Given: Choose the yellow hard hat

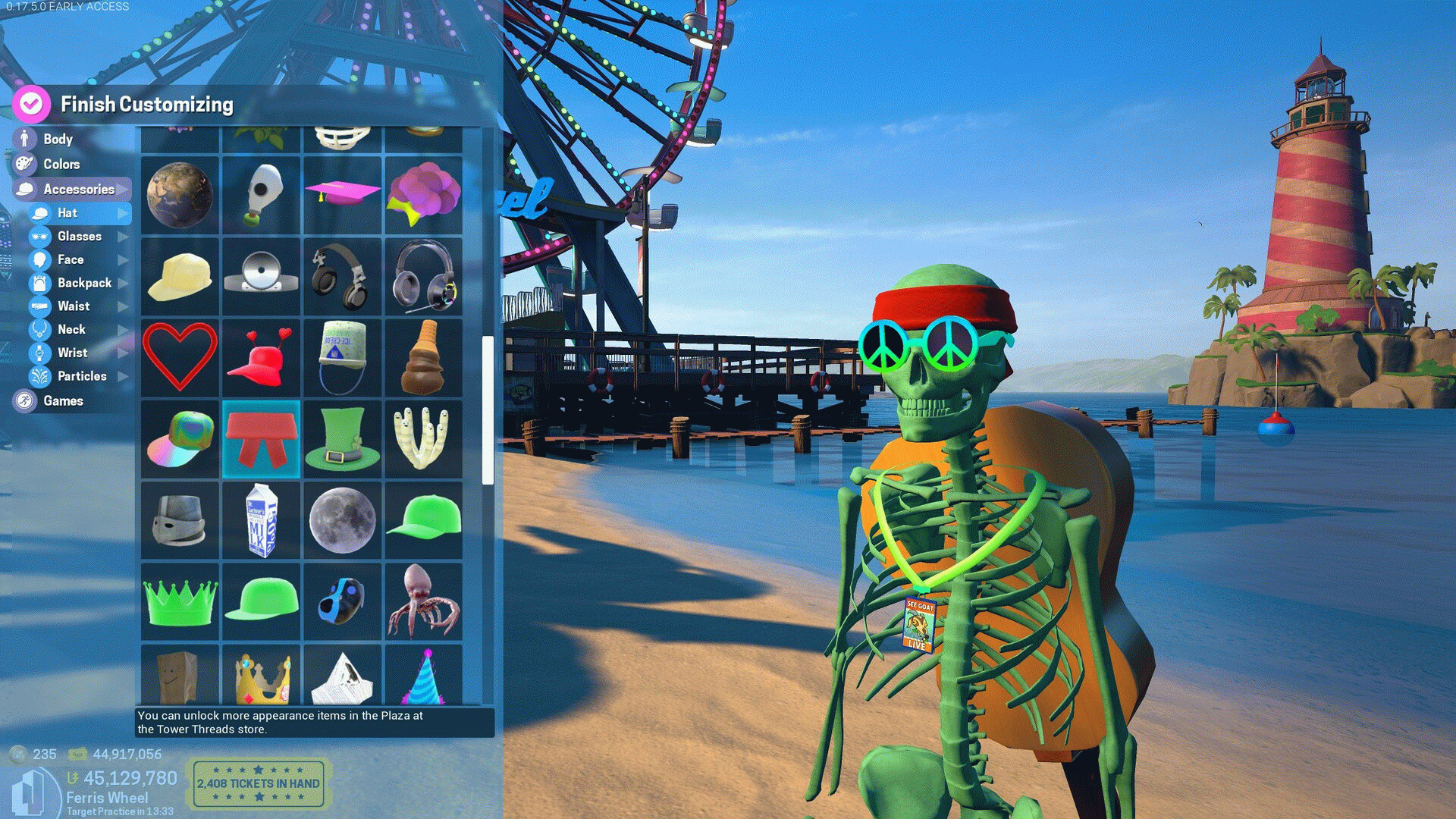Looking at the screenshot, I should coord(180,276).
